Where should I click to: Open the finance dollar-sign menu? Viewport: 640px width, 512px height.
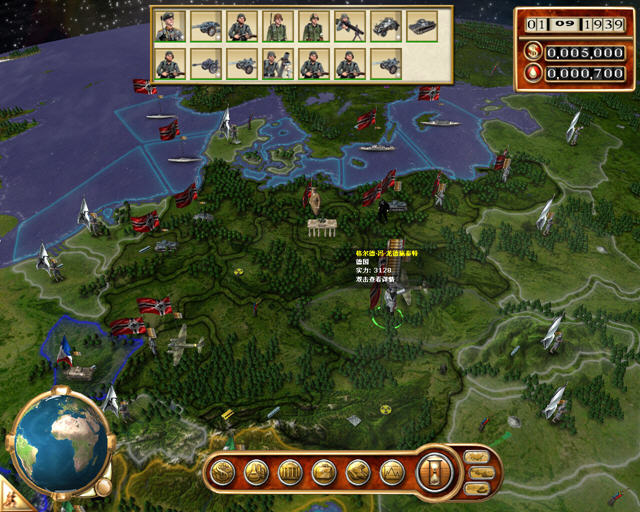(x=223, y=471)
